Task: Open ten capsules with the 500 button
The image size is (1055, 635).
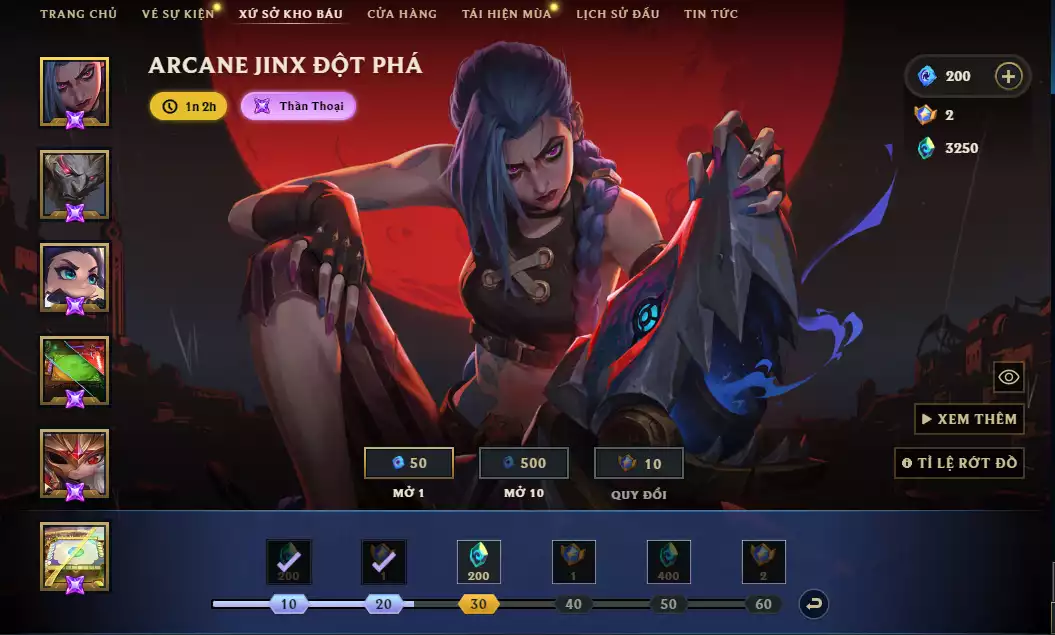Action: (x=524, y=463)
